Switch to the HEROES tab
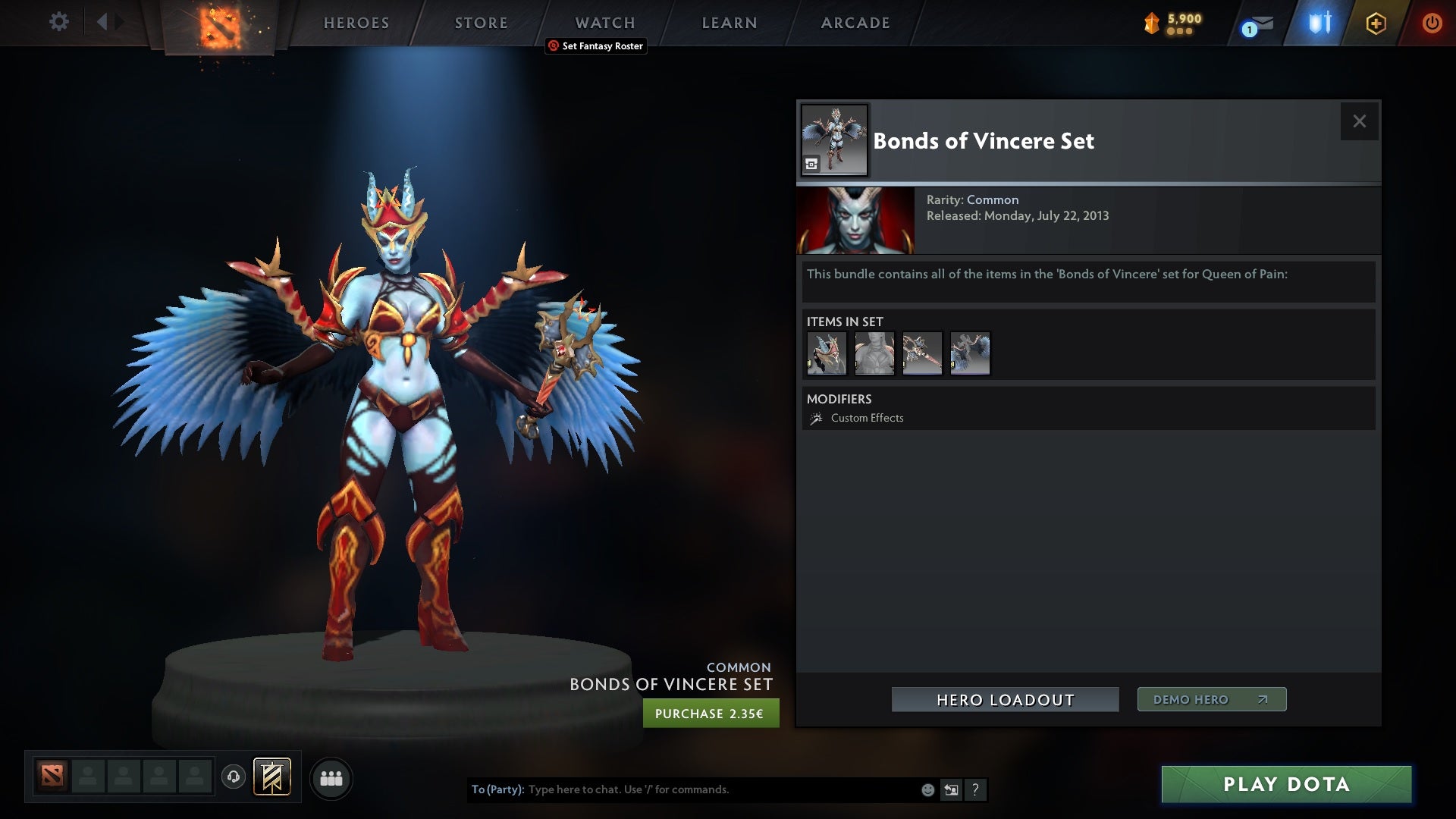This screenshot has width=1456, height=819. [356, 23]
